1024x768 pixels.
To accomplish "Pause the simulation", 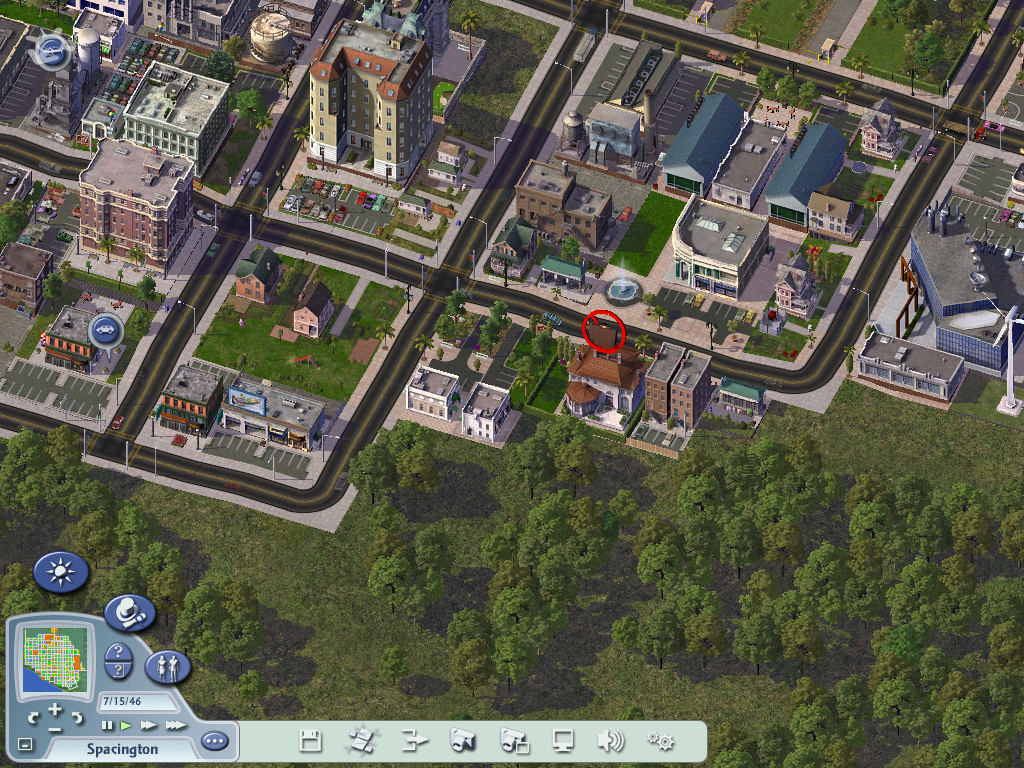I will pyautogui.click(x=107, y=725).
